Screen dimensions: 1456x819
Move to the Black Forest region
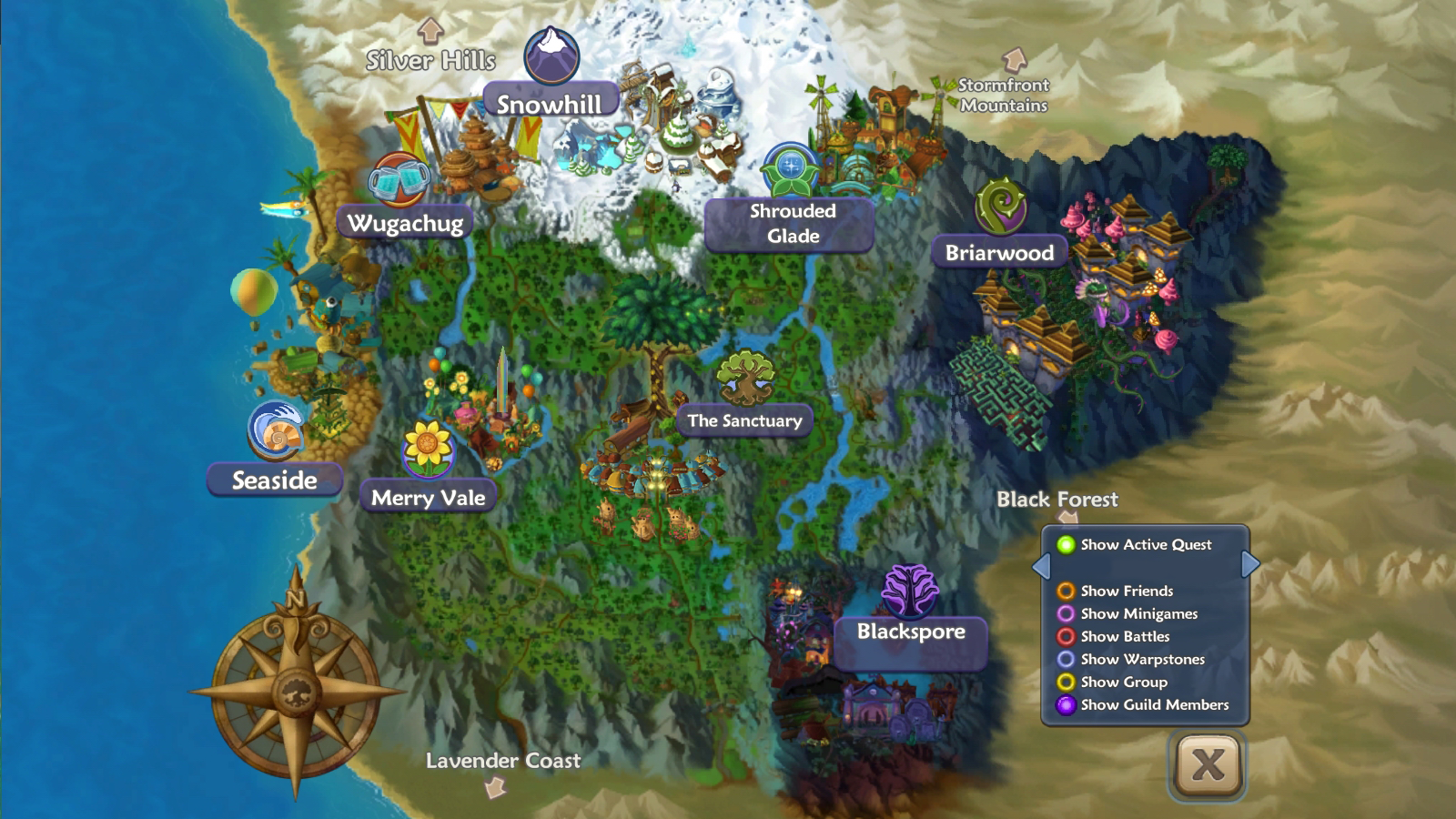point(1057,499)
